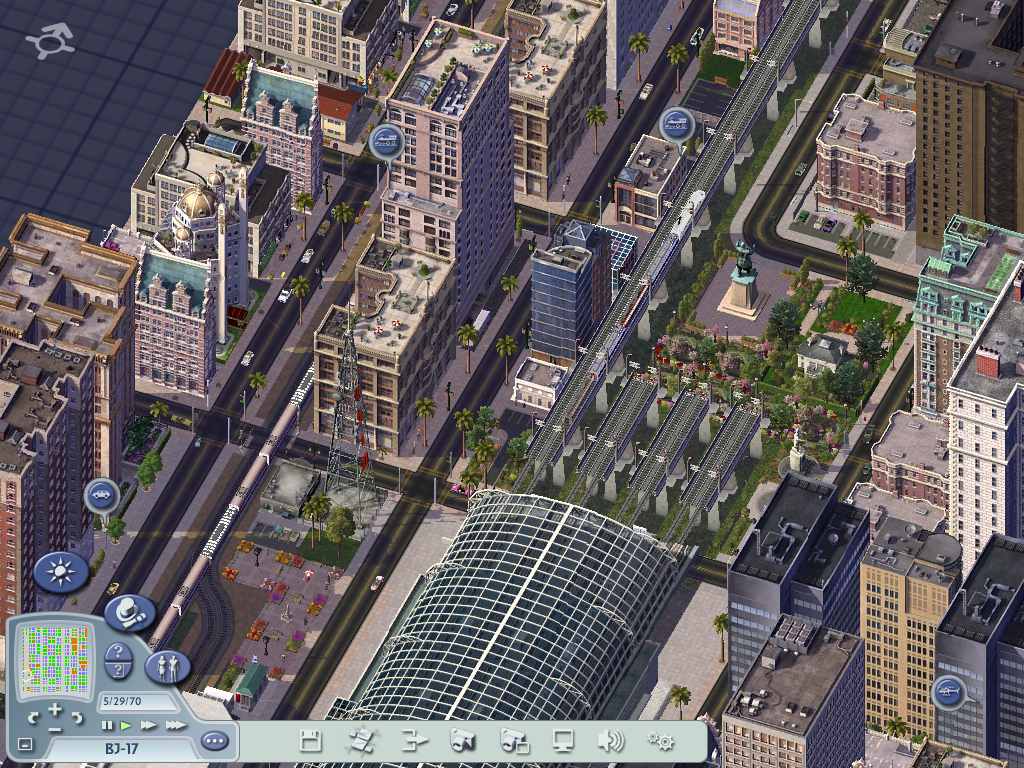Open the three-dots options button
The height and width of the screenshot is (768, 1024).
214,741
